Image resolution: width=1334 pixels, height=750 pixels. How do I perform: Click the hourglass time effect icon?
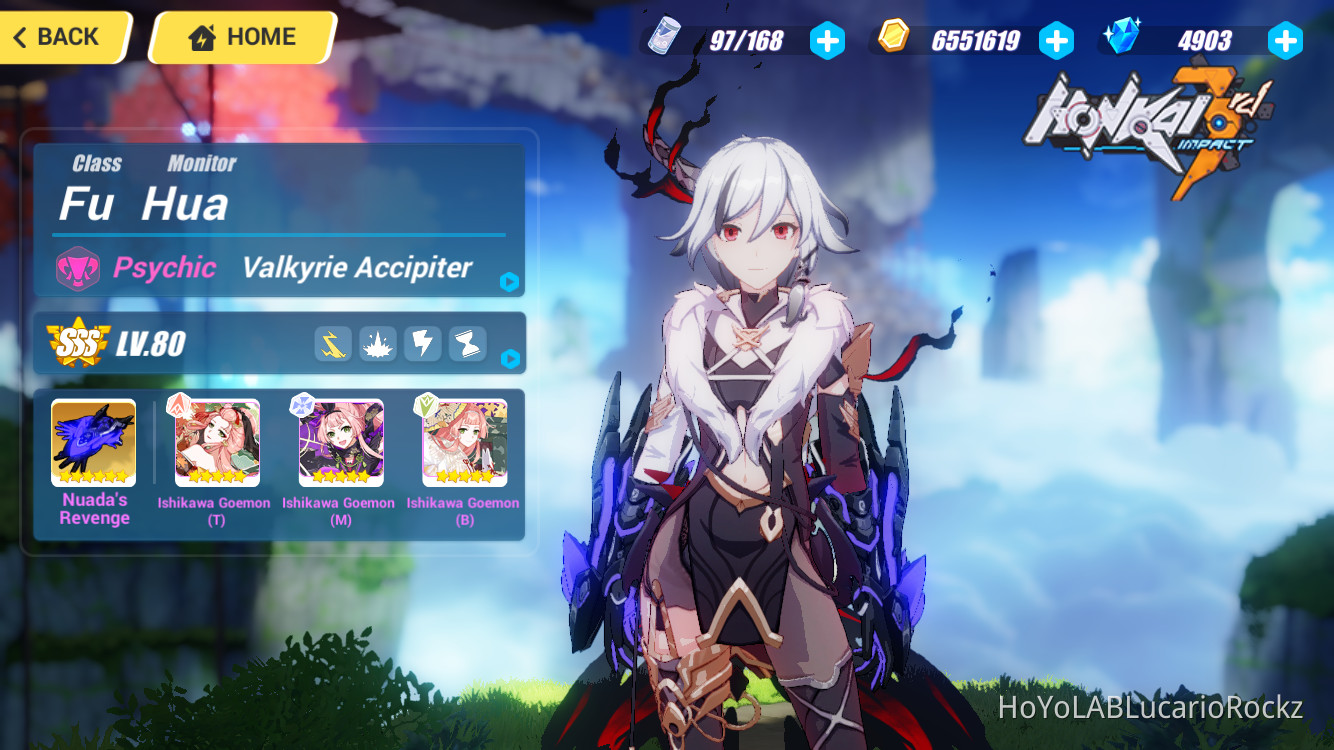point(467,344)
